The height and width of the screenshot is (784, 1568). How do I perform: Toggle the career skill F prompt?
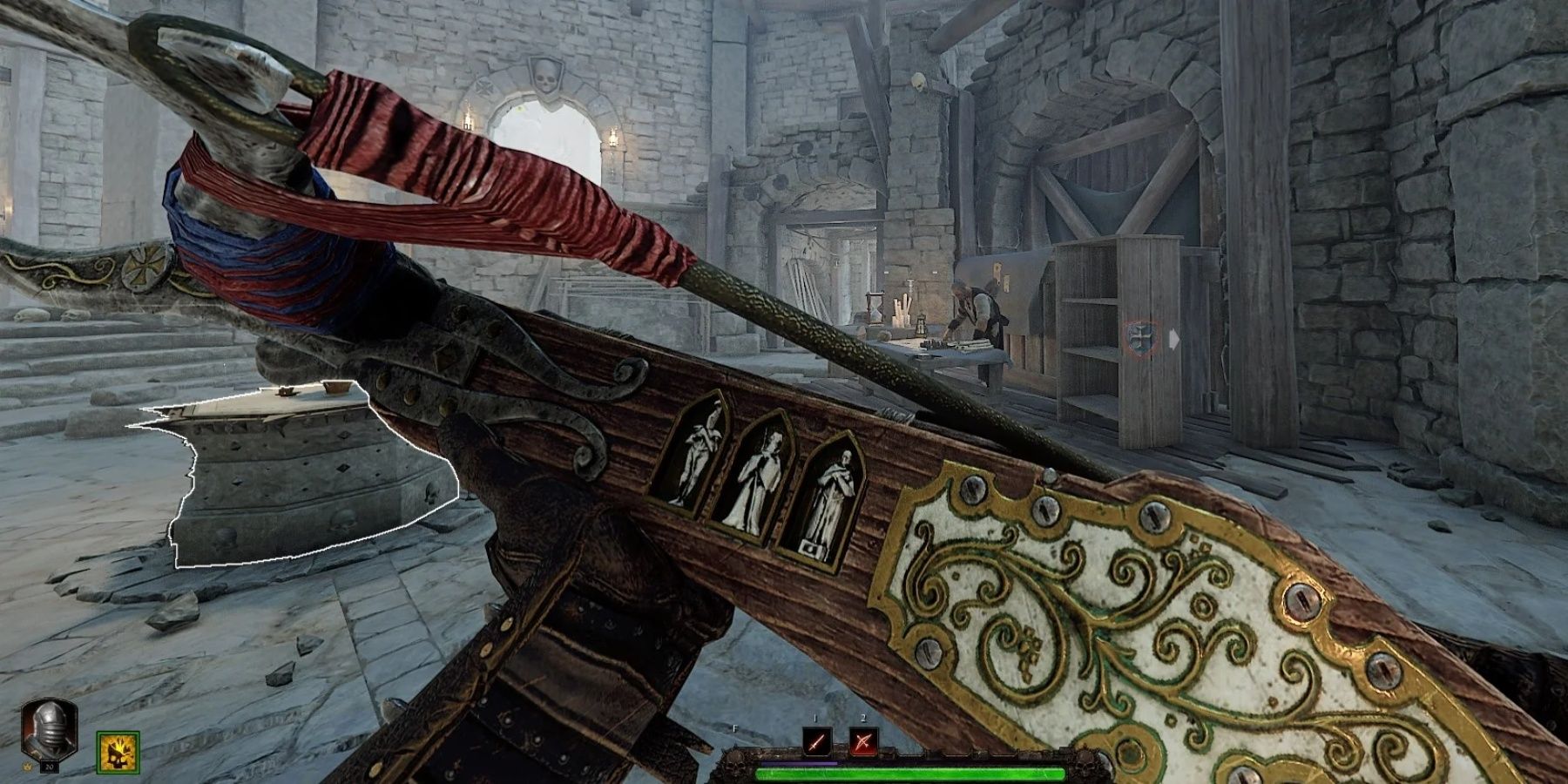coord(734,728)
